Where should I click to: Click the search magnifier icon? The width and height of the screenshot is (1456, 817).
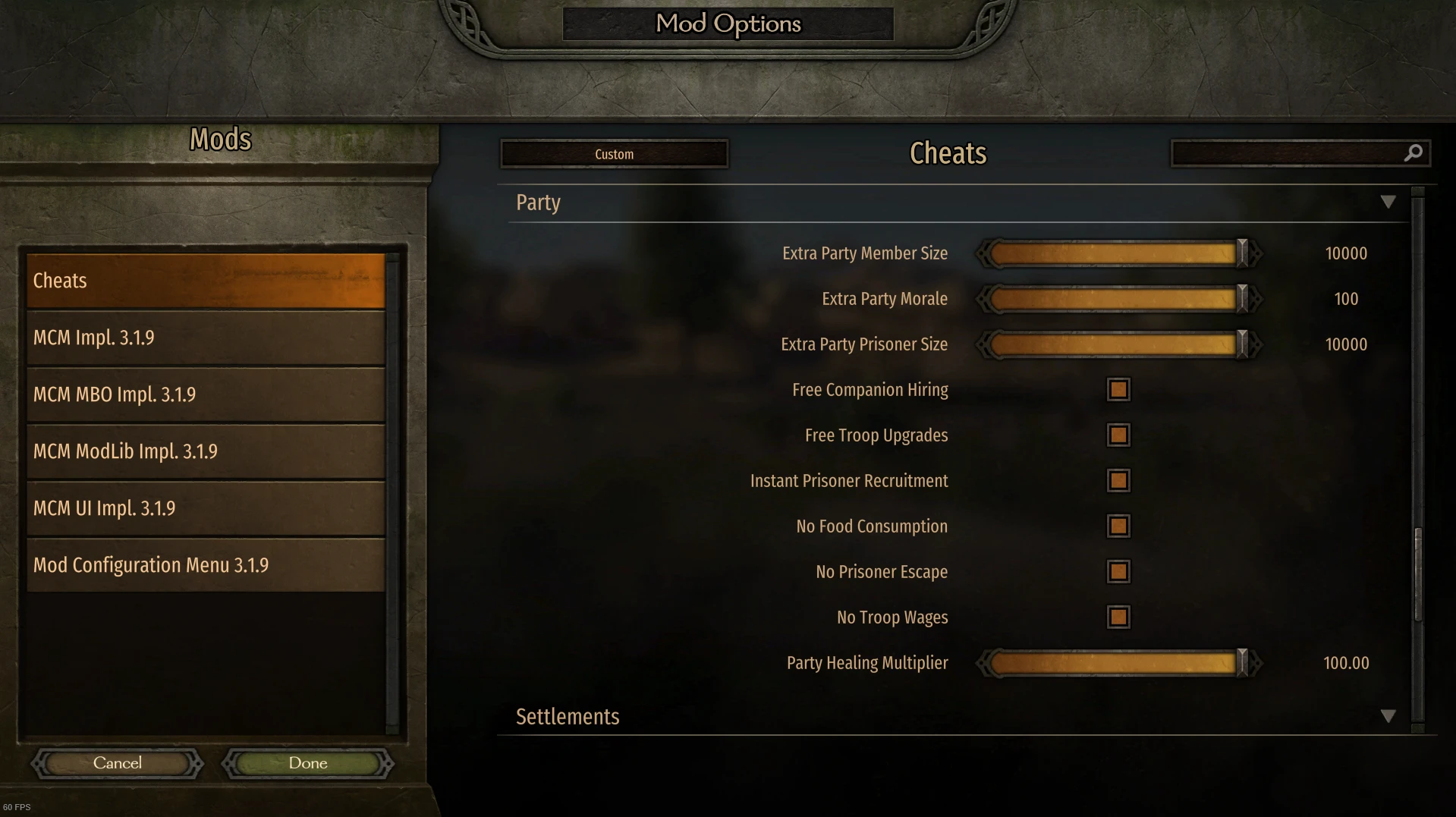click(x=1413, y=152)
